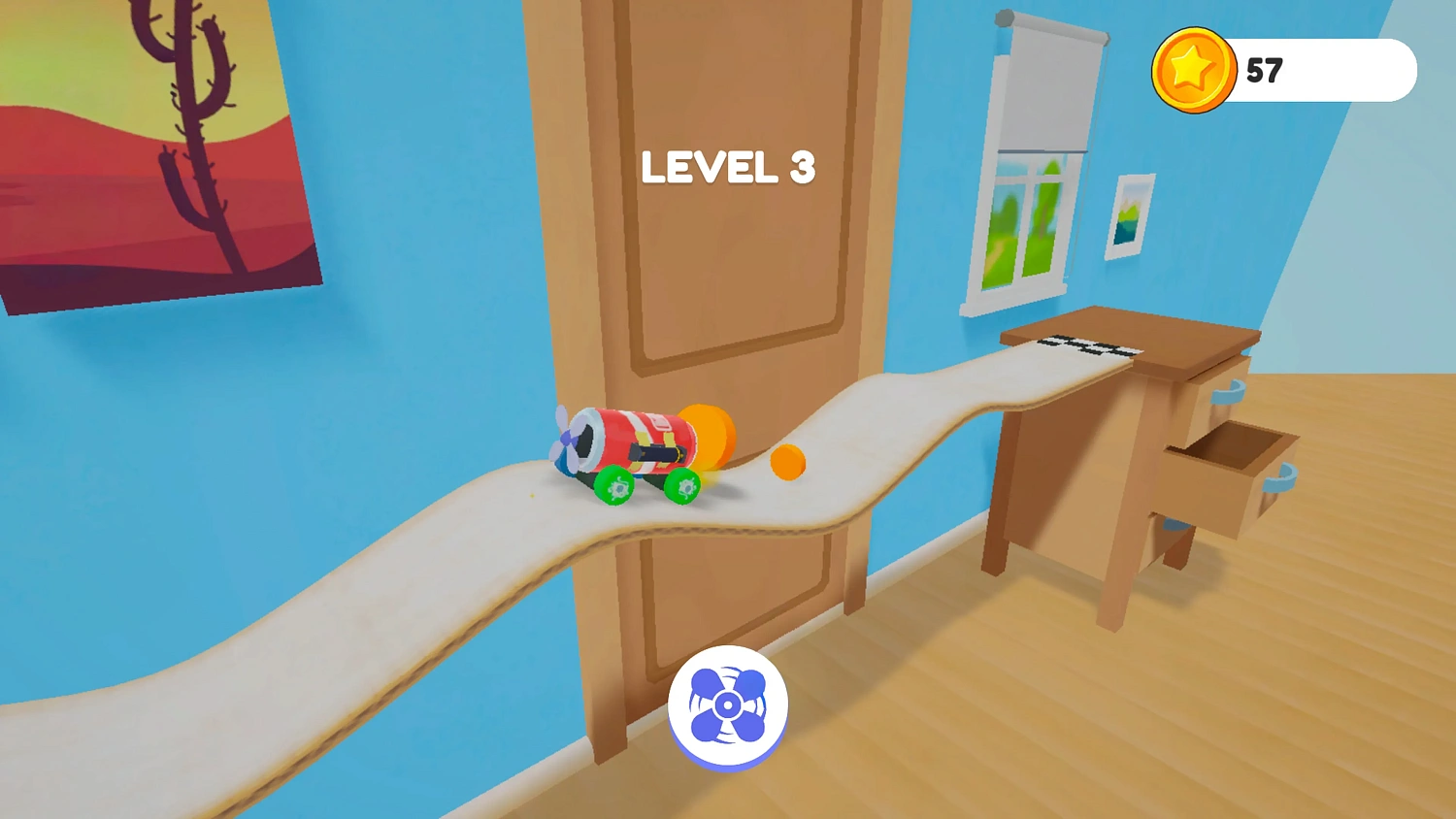This screenshot has width=1456, height=819.
Task: Tap the lower drawer handle
Action: (x=1281, y=478)
